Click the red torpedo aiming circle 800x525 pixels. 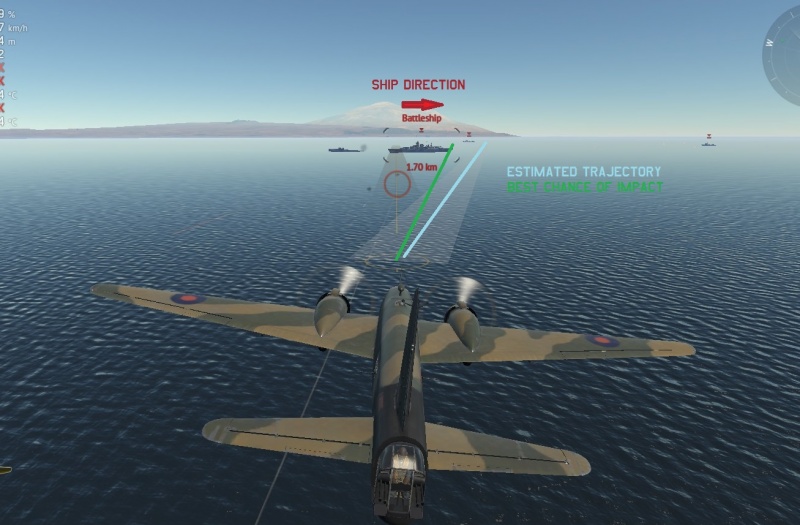point(397,184)
